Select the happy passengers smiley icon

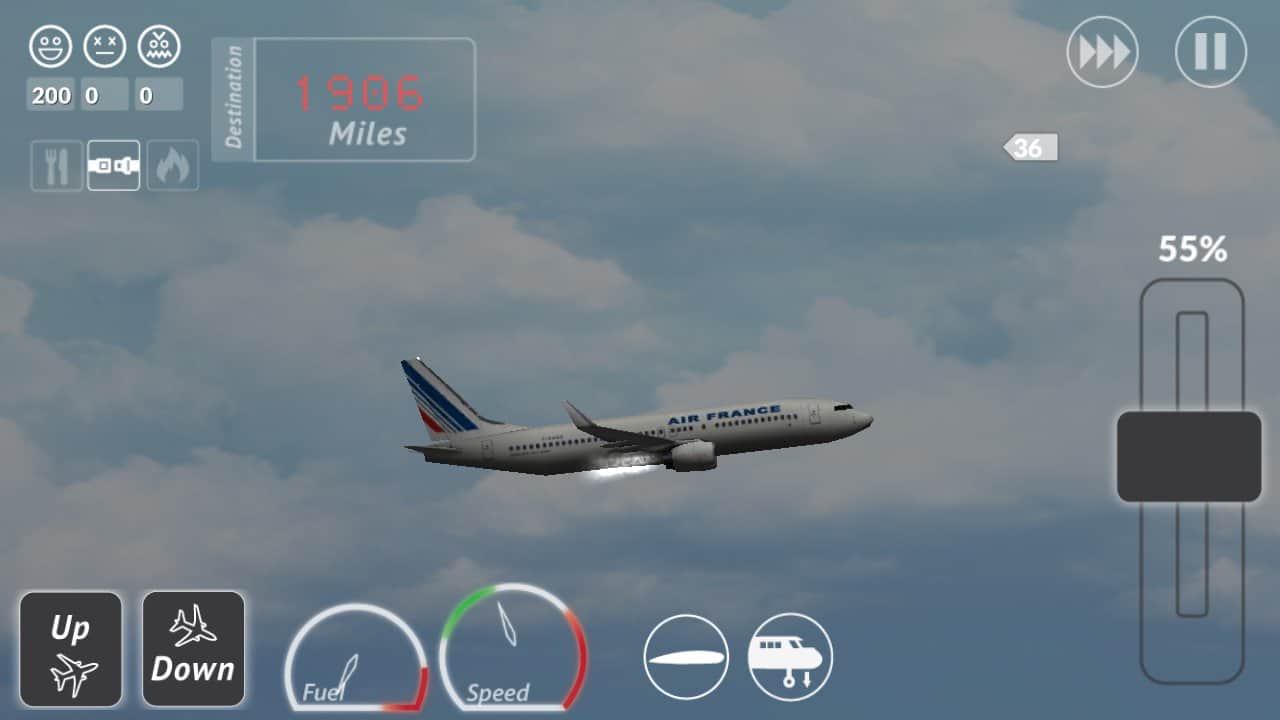pos(50,45)
